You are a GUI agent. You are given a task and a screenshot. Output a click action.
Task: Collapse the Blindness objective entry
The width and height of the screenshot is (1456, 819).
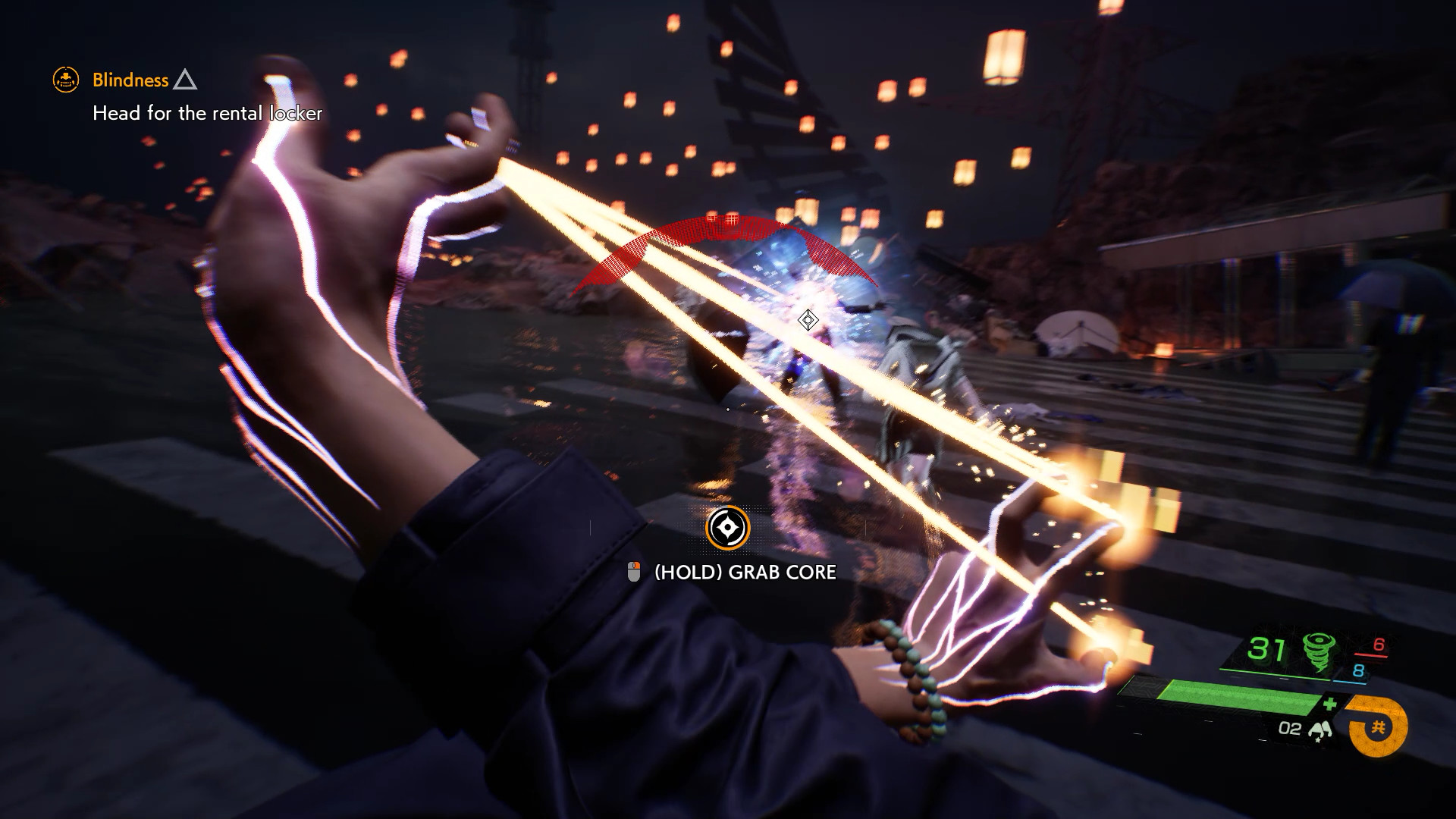[x=185, y=81]
